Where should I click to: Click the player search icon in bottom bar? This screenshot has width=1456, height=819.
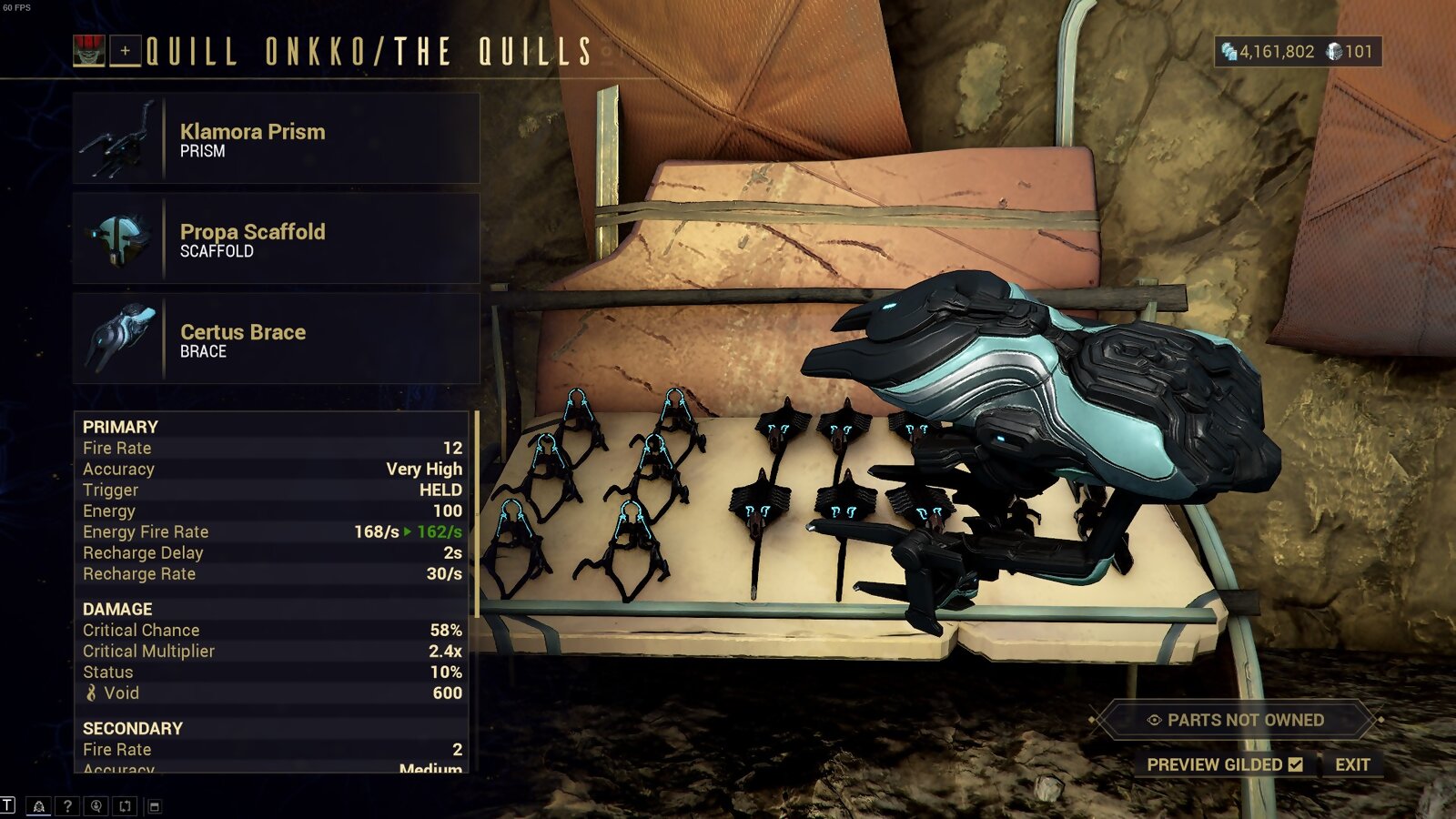pyautogui.click(x=96, y=806)
